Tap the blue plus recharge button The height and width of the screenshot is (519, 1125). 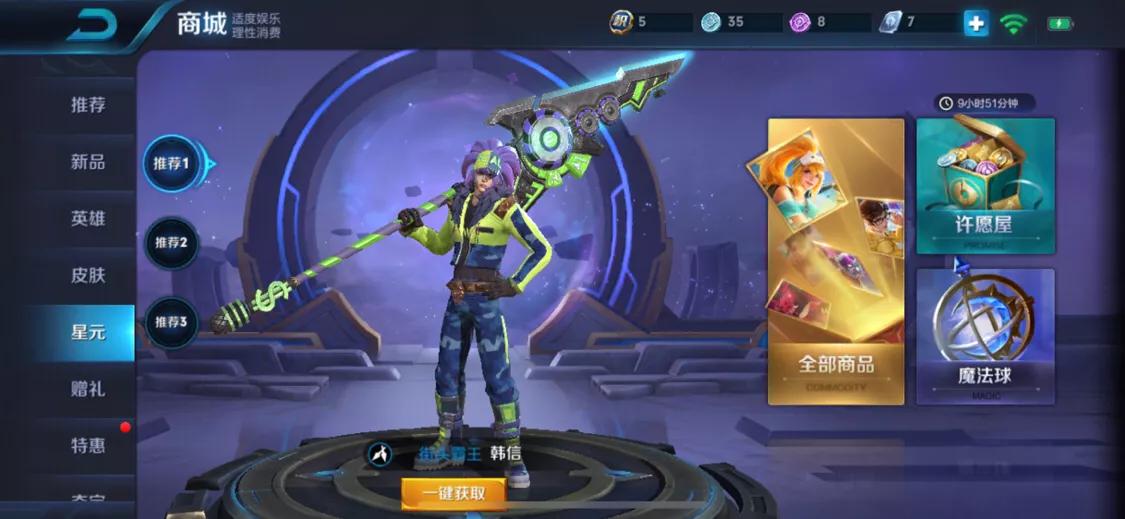976,23
